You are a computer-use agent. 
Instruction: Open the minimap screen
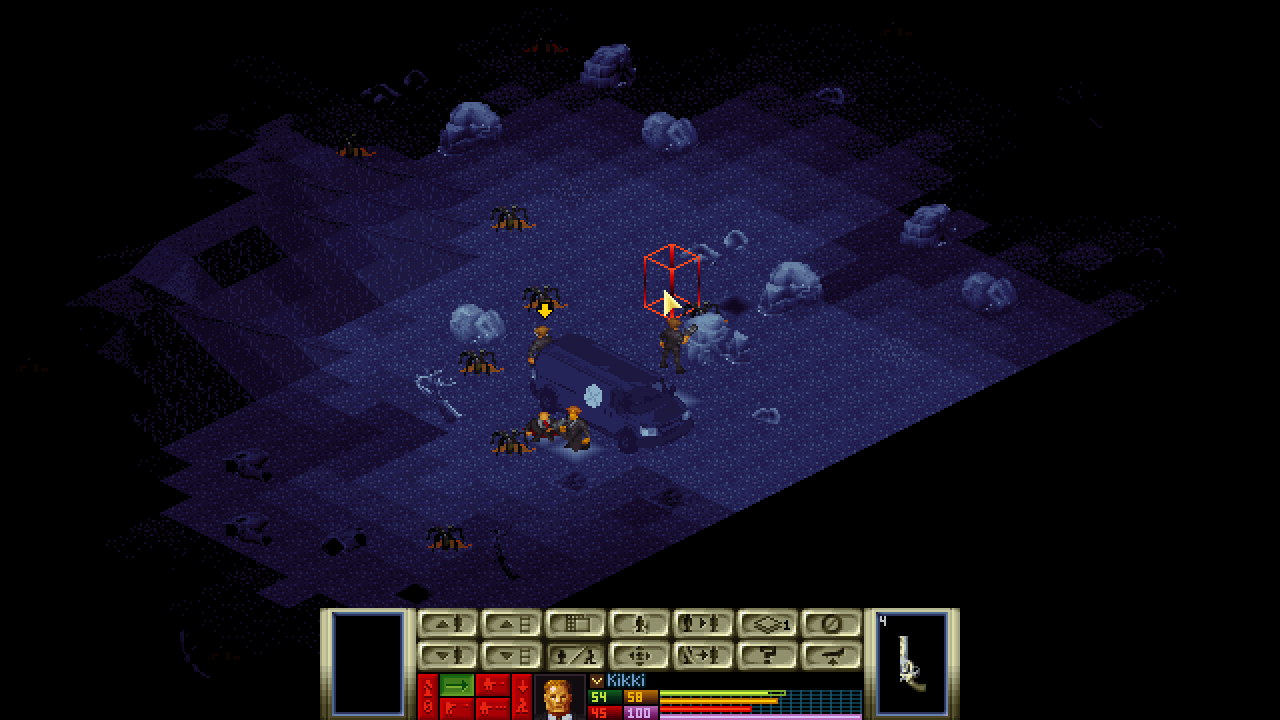(x=575, y=624)
